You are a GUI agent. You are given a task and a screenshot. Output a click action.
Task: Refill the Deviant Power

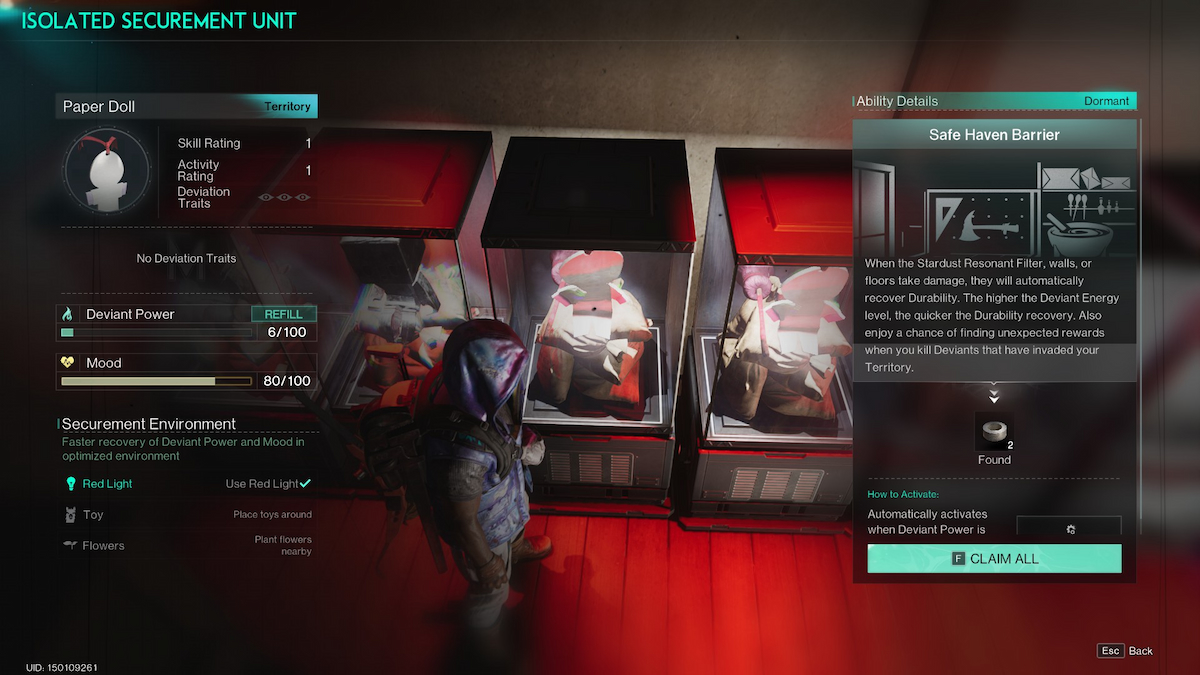tap(283, 314)
